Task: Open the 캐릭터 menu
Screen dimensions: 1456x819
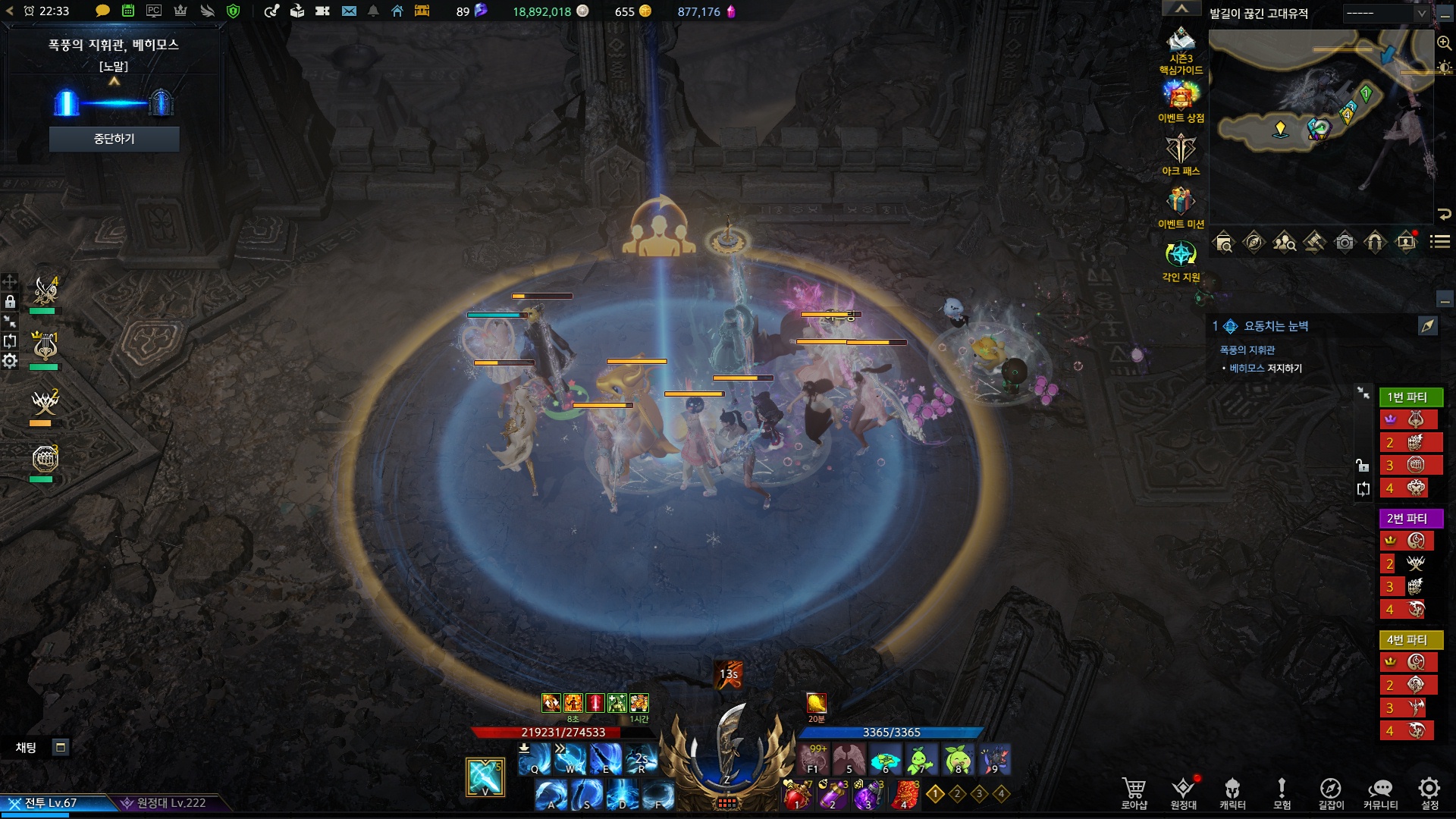Action: 1232,792
